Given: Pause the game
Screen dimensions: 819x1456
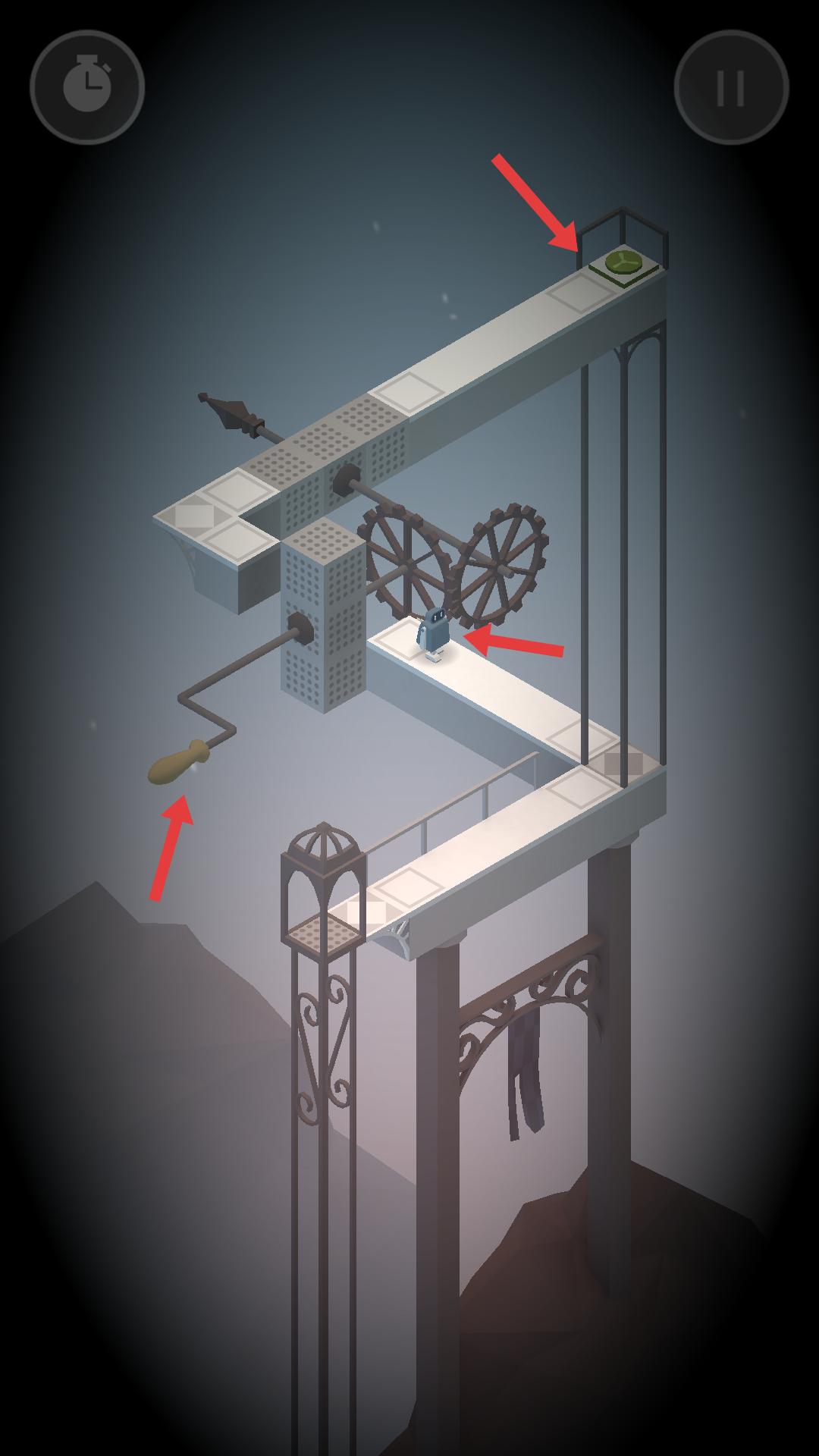Looking at the screenshot, I should [731, 87].
